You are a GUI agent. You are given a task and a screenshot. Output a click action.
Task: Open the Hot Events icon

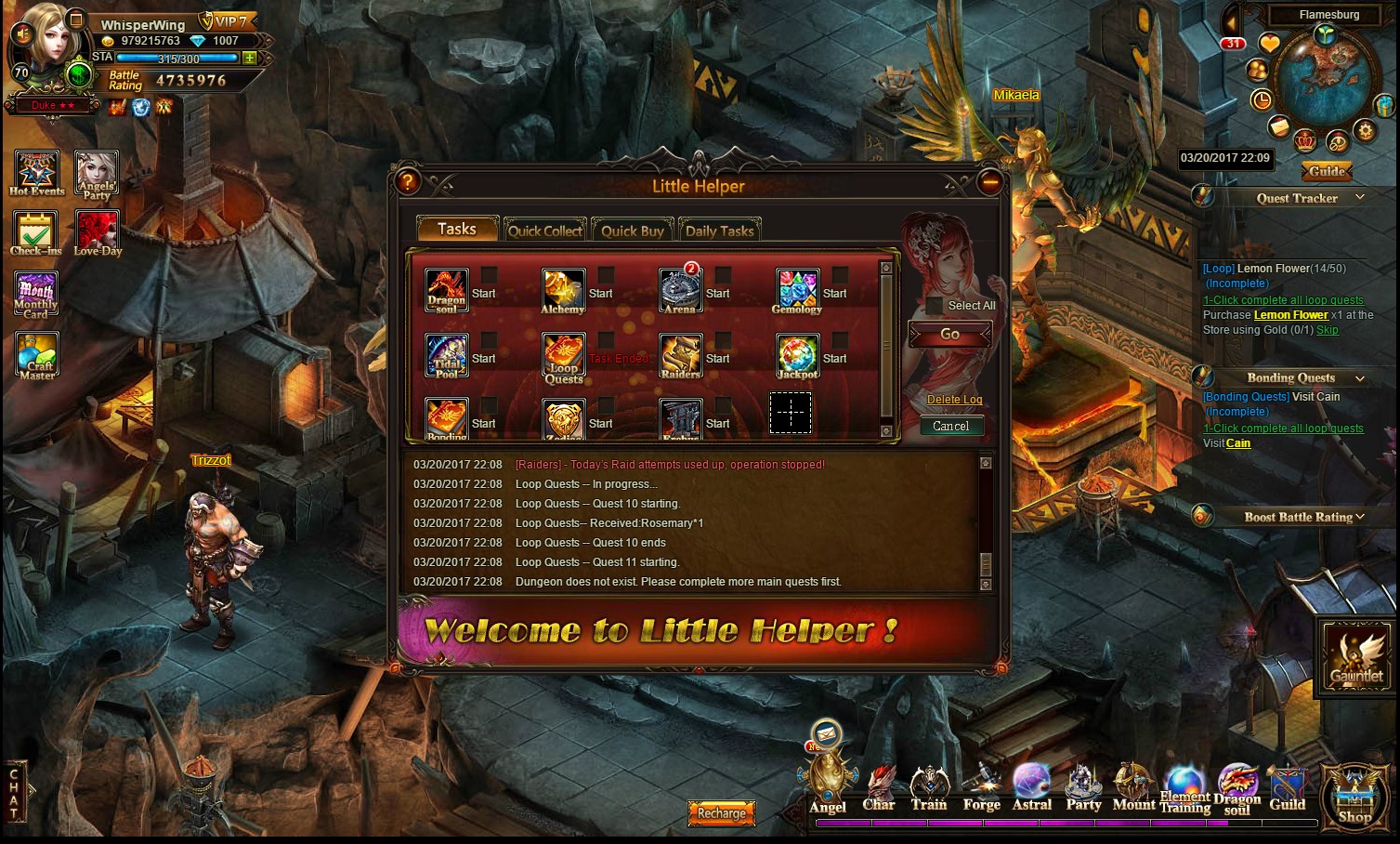(x=37, y=173)
